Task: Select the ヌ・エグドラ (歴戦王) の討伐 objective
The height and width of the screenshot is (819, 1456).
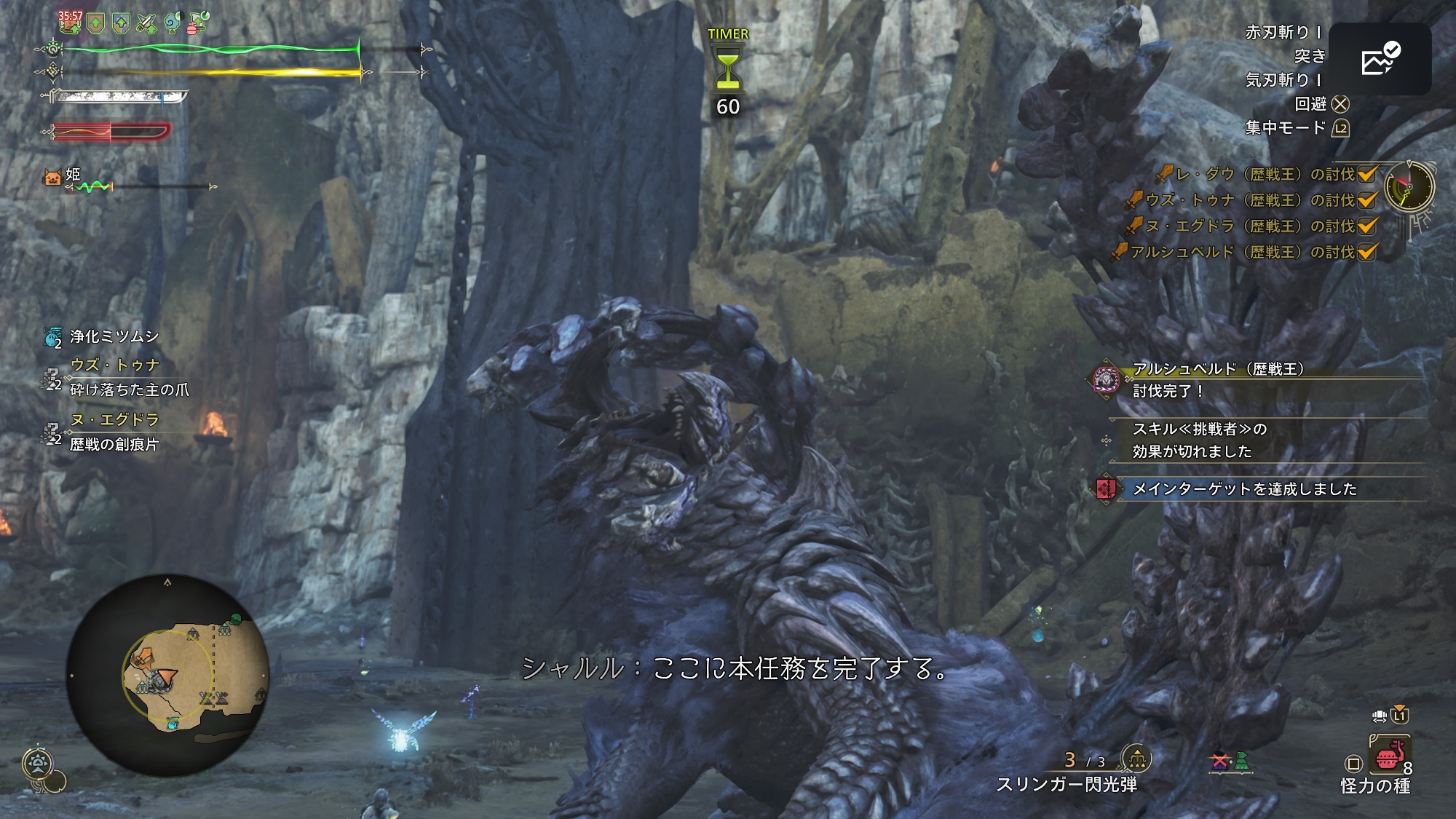Action: tap(1250, 226)
